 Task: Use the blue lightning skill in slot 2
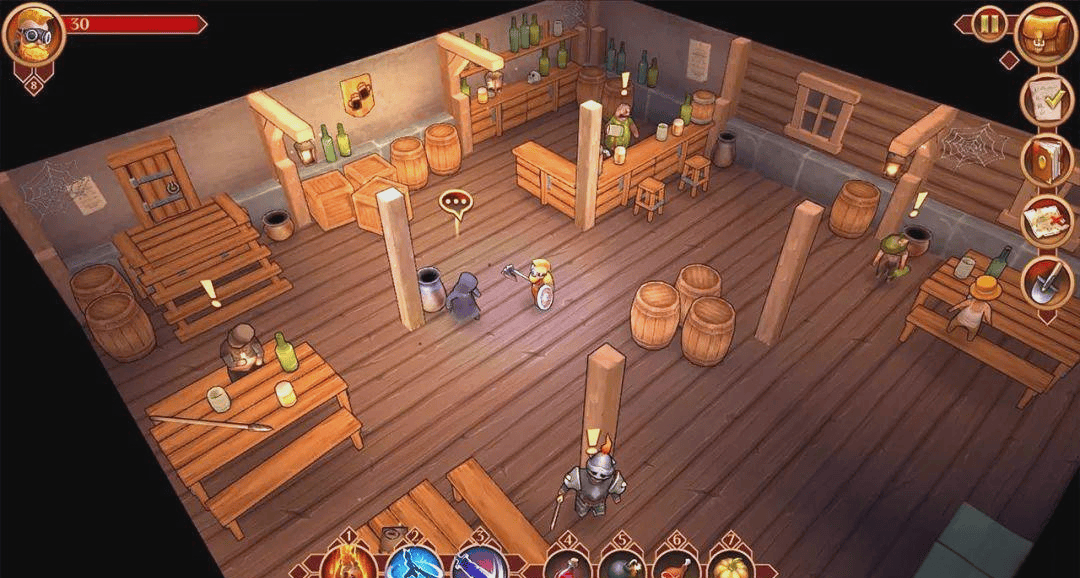pyautogui.click(x=413, y=564)
